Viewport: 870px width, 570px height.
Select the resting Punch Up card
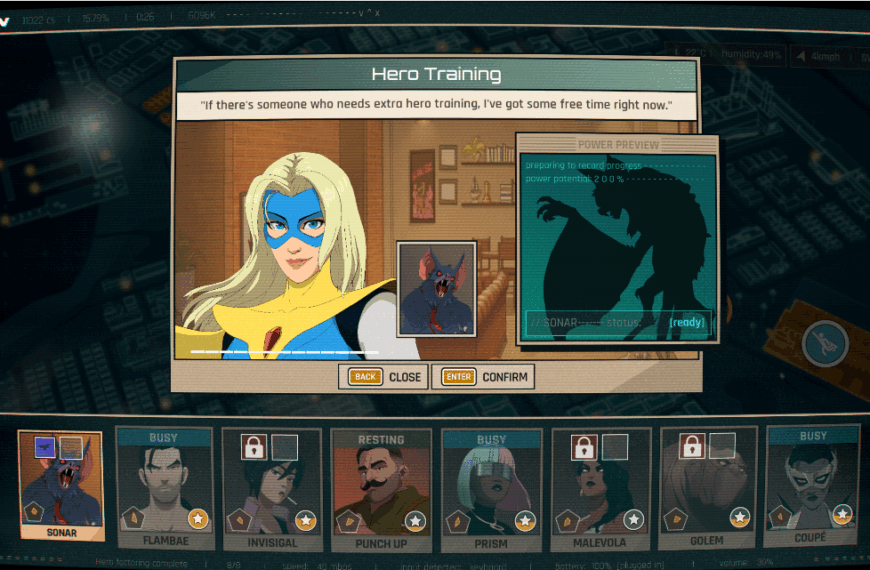pos(381,488)
